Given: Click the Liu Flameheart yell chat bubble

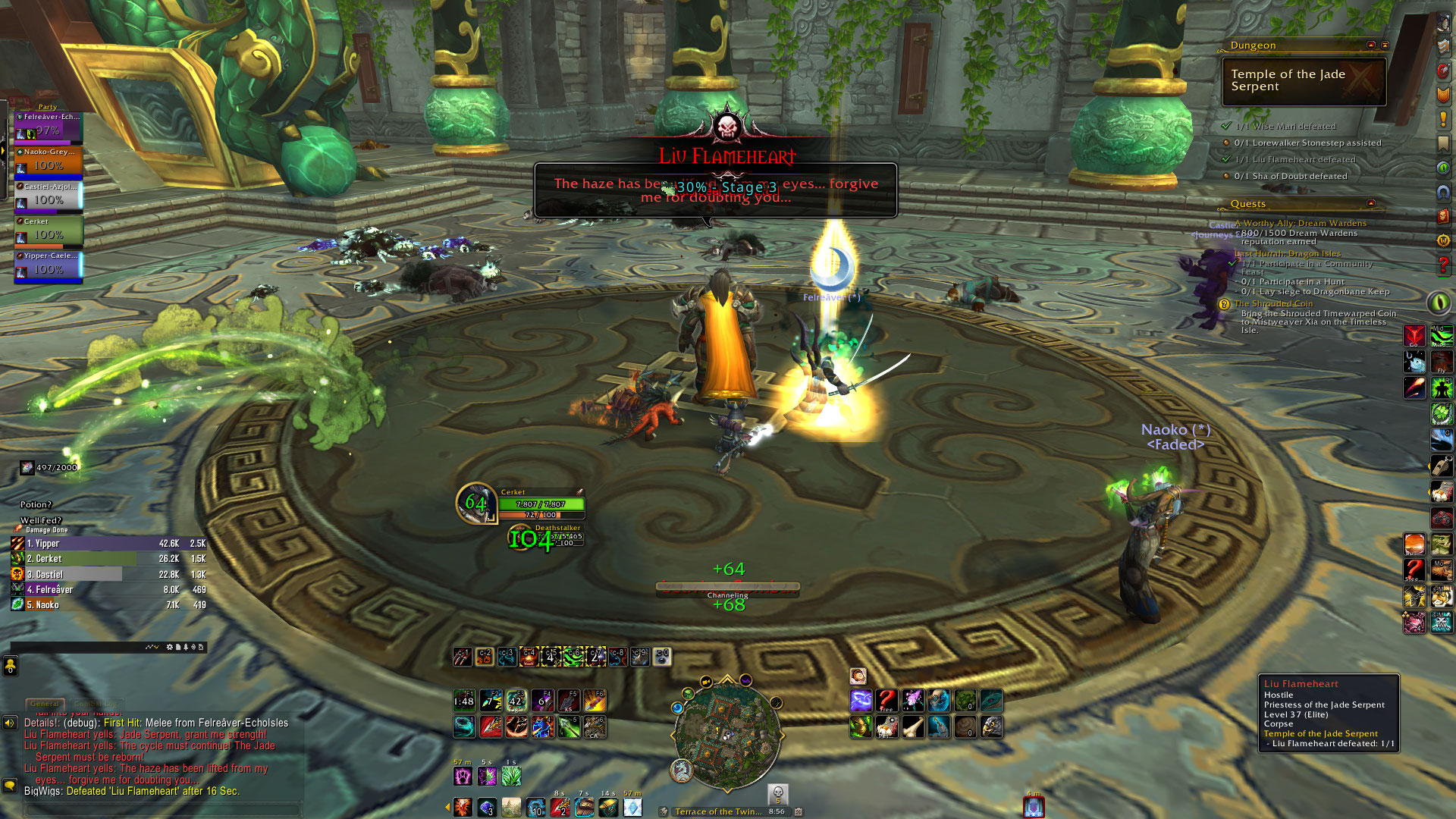Looking at the screenshot, I should [715, 190].
